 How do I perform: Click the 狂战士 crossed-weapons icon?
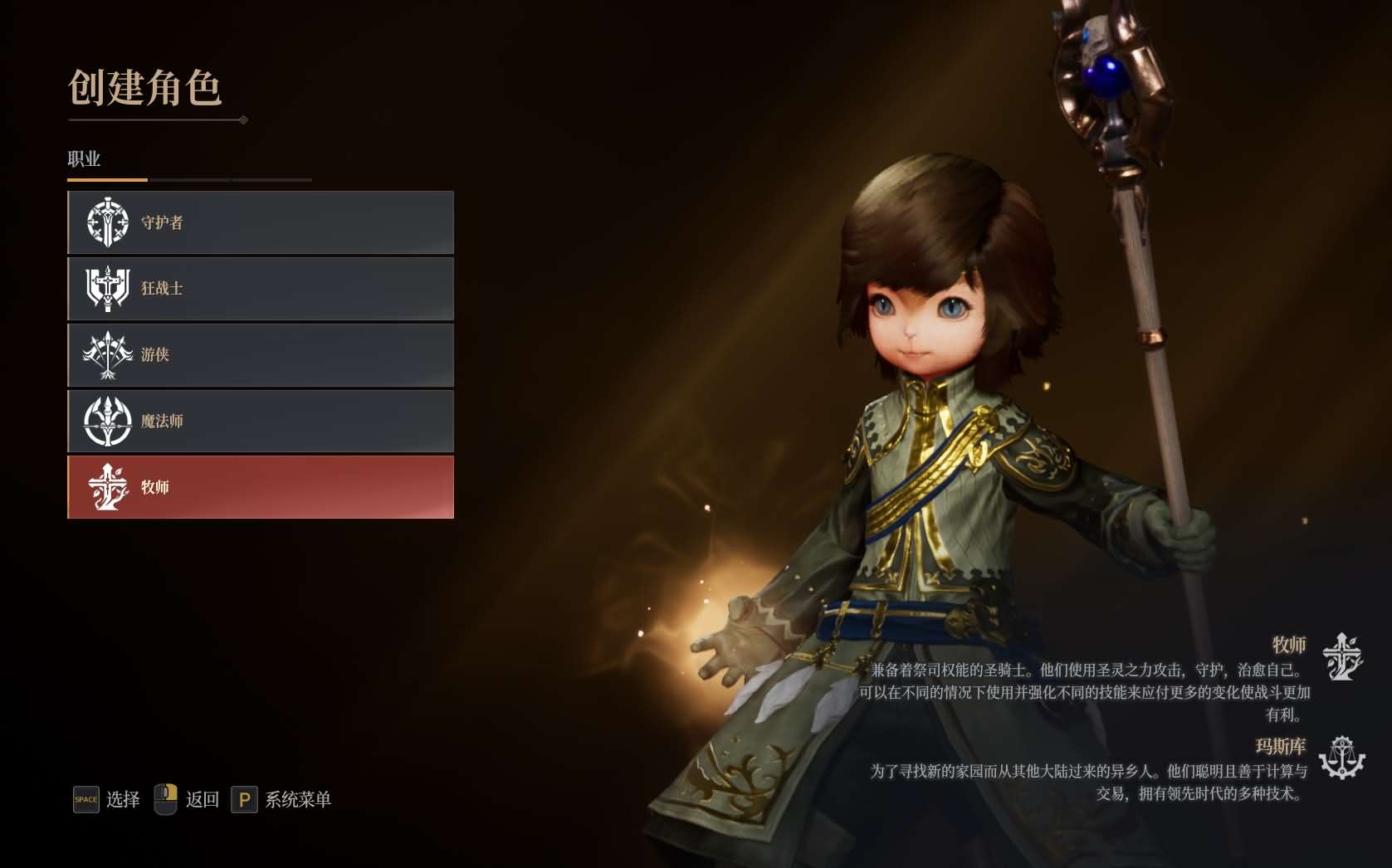click(105, 287)
